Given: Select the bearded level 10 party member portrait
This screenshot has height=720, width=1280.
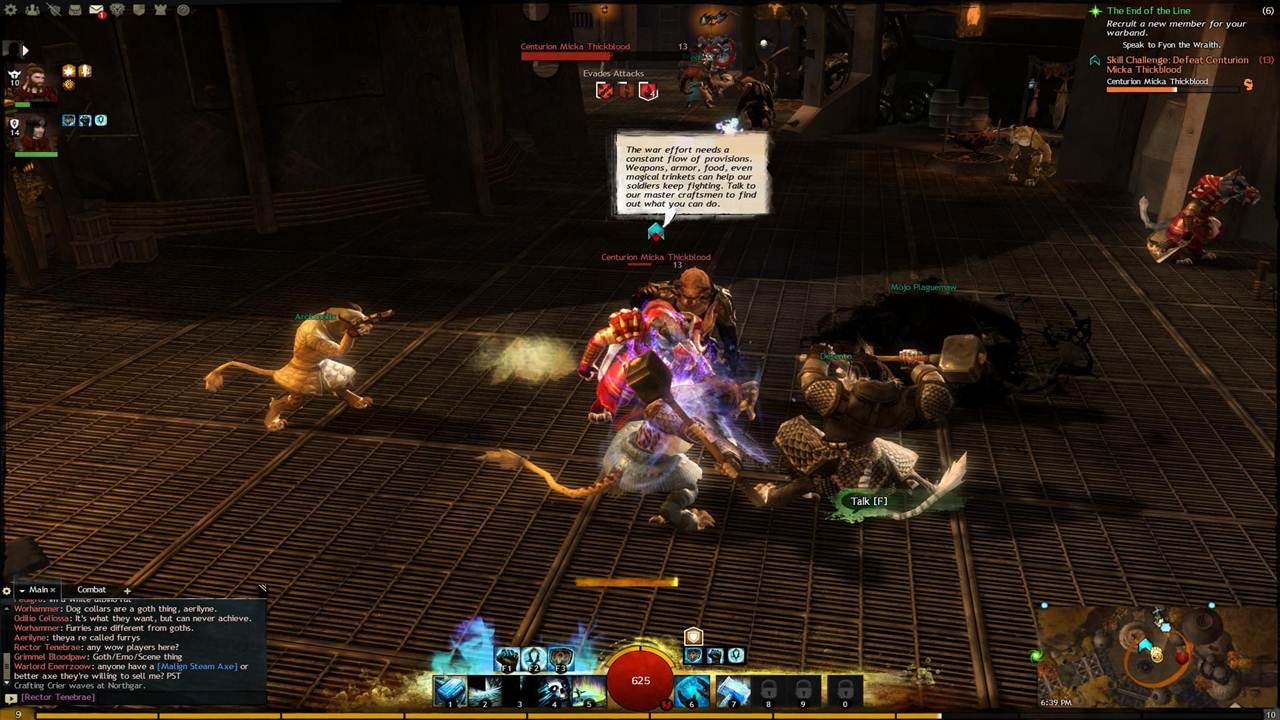Looking at the screenshot, I should coord(38,82).
